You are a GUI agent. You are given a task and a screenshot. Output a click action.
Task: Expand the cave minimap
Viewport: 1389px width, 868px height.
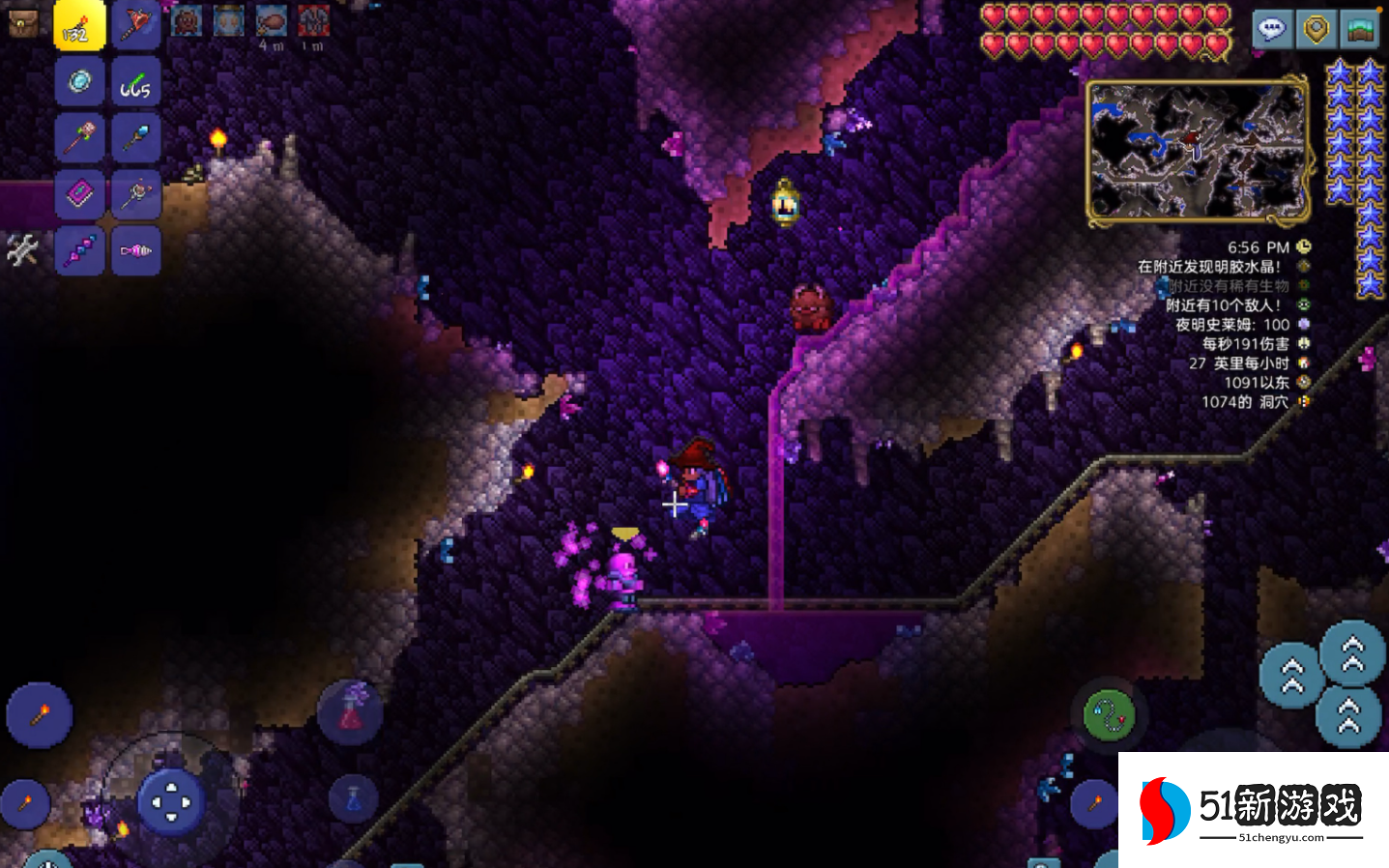point(1198,151)
